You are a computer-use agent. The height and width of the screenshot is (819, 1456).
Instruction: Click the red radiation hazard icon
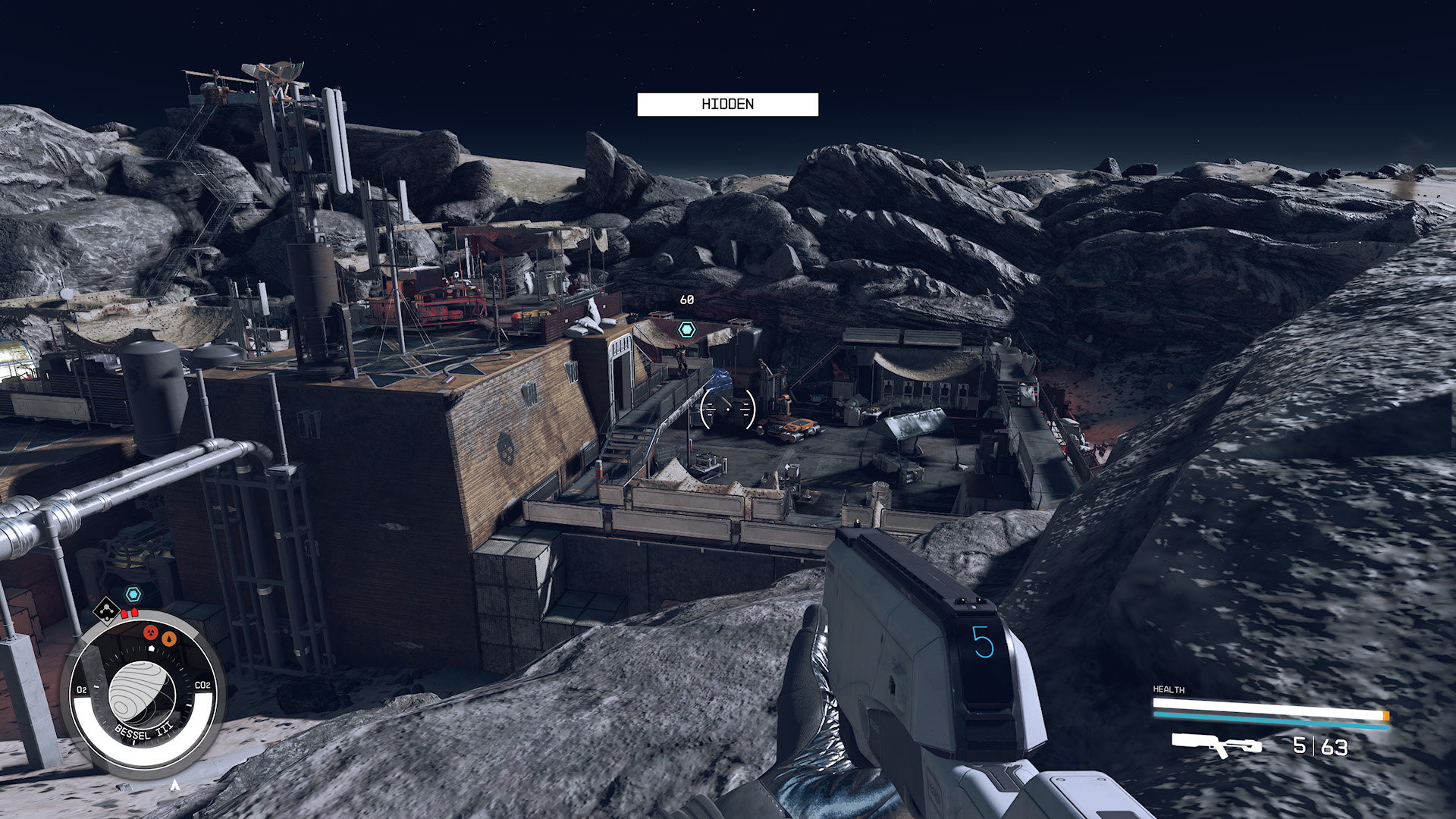point(151,632)
